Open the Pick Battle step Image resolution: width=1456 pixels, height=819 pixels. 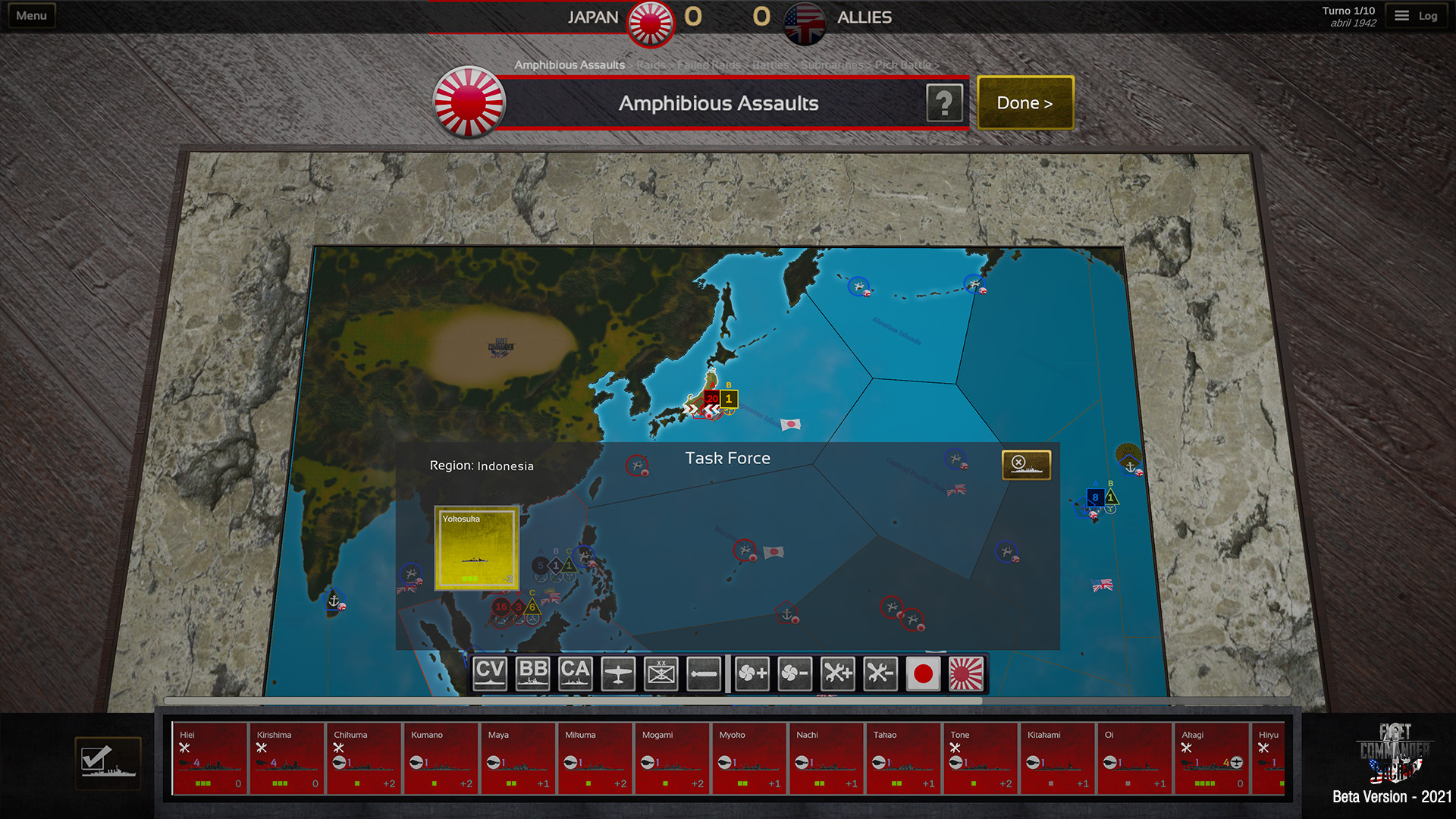pyautogui.click(x=902, y=65)
